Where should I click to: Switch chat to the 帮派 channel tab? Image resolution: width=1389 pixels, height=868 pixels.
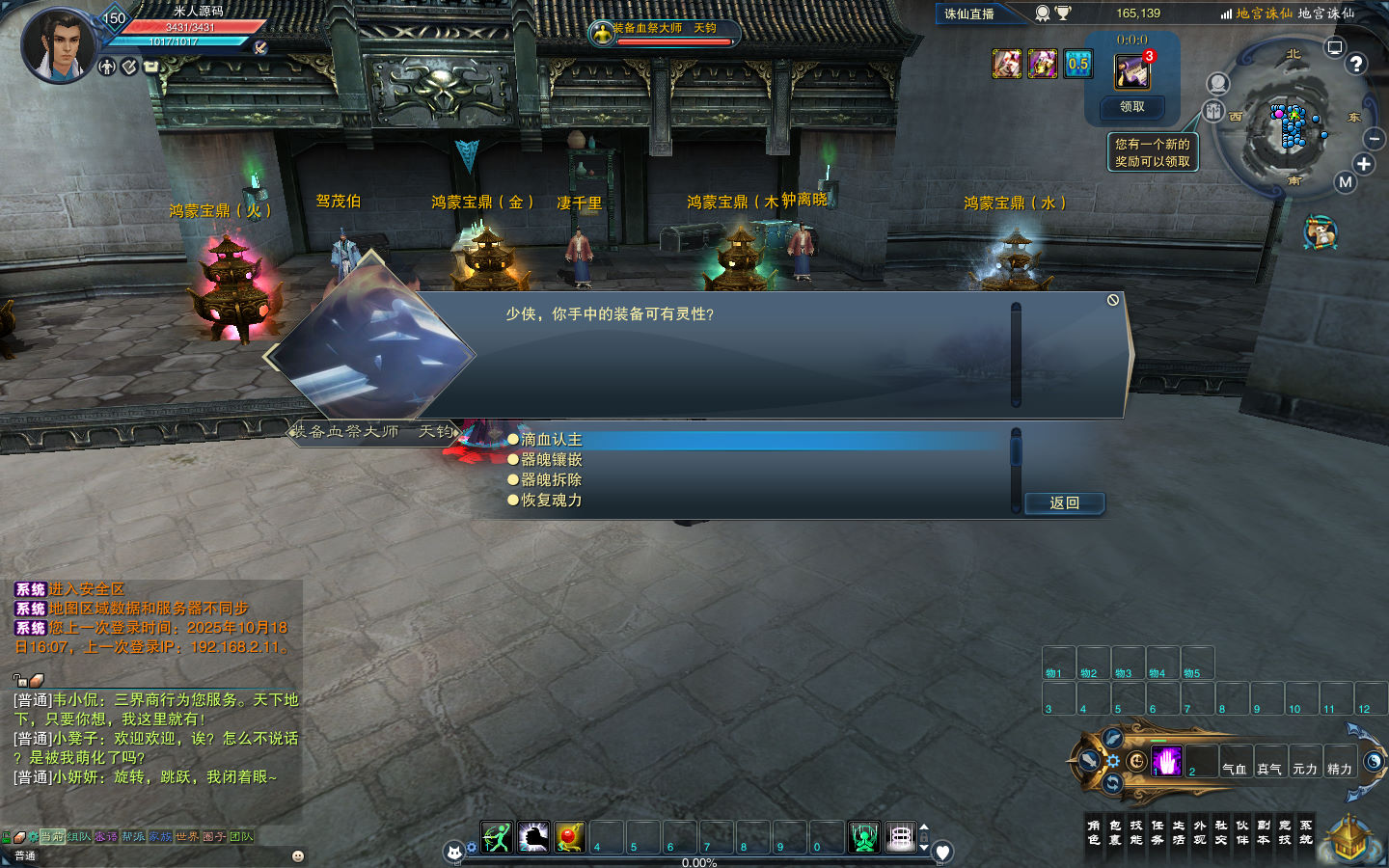click(x=133, y=837)
